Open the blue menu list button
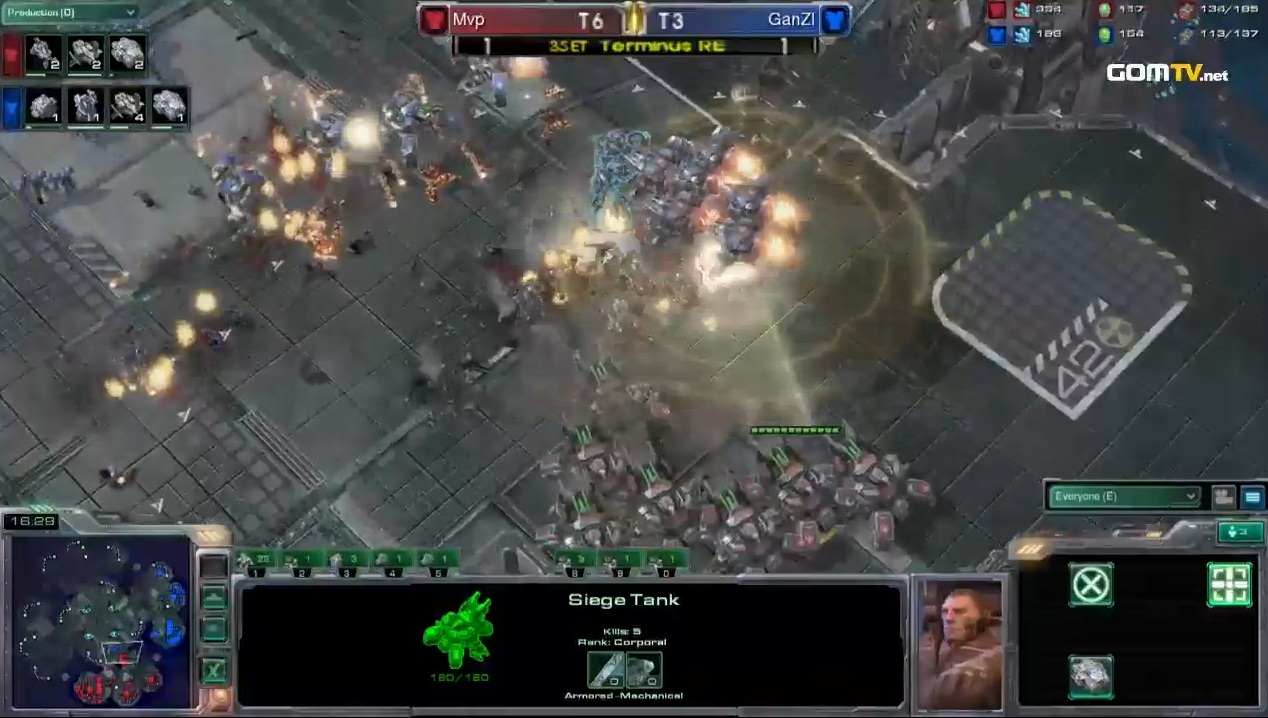The width and height of the screenshot is (1268, 718). point(1252,496)
